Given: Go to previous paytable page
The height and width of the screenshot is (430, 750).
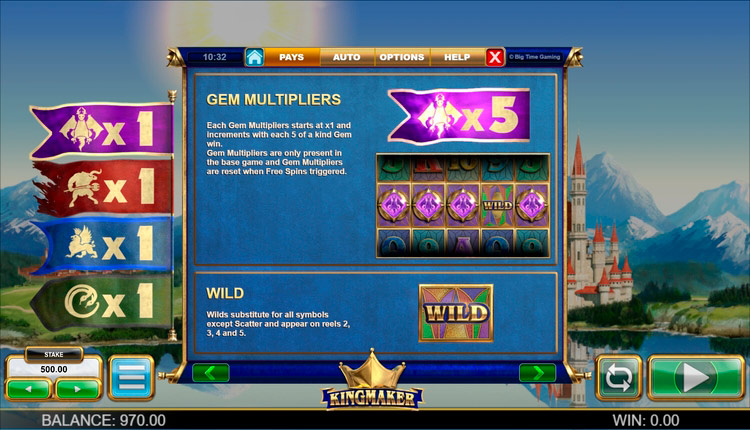Looking at the screenshot, I should pyautogui.click(x=211, y=373).
